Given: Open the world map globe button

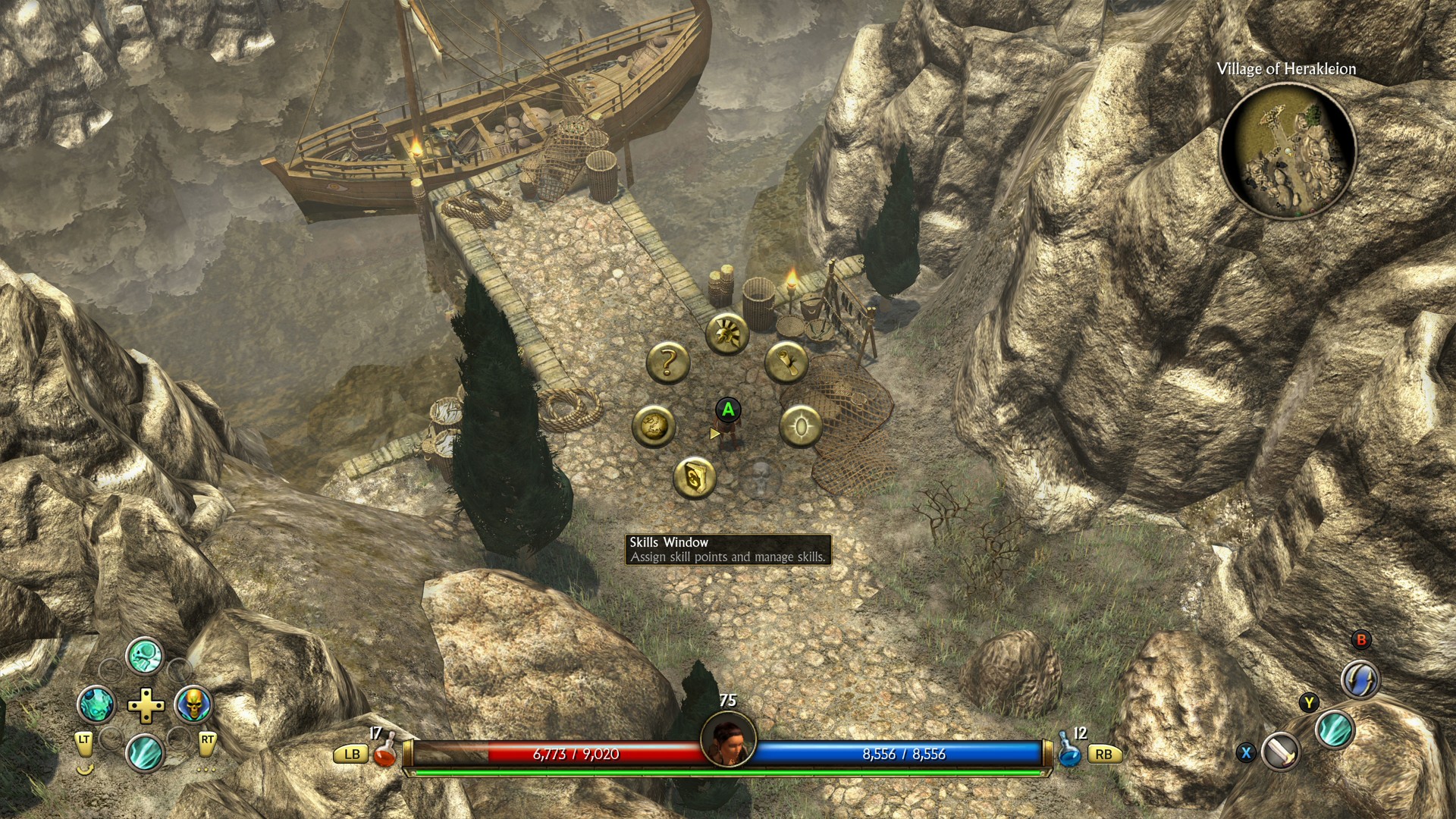Looking at the screenshot, I should click(654, 425).
